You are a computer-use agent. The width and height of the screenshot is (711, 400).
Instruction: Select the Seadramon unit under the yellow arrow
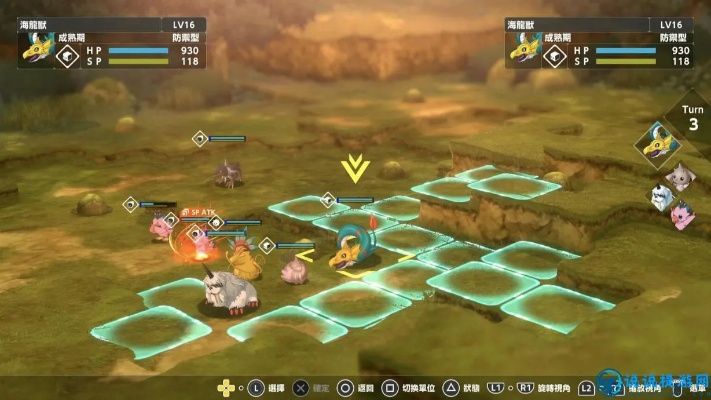(x=351, y=246)
